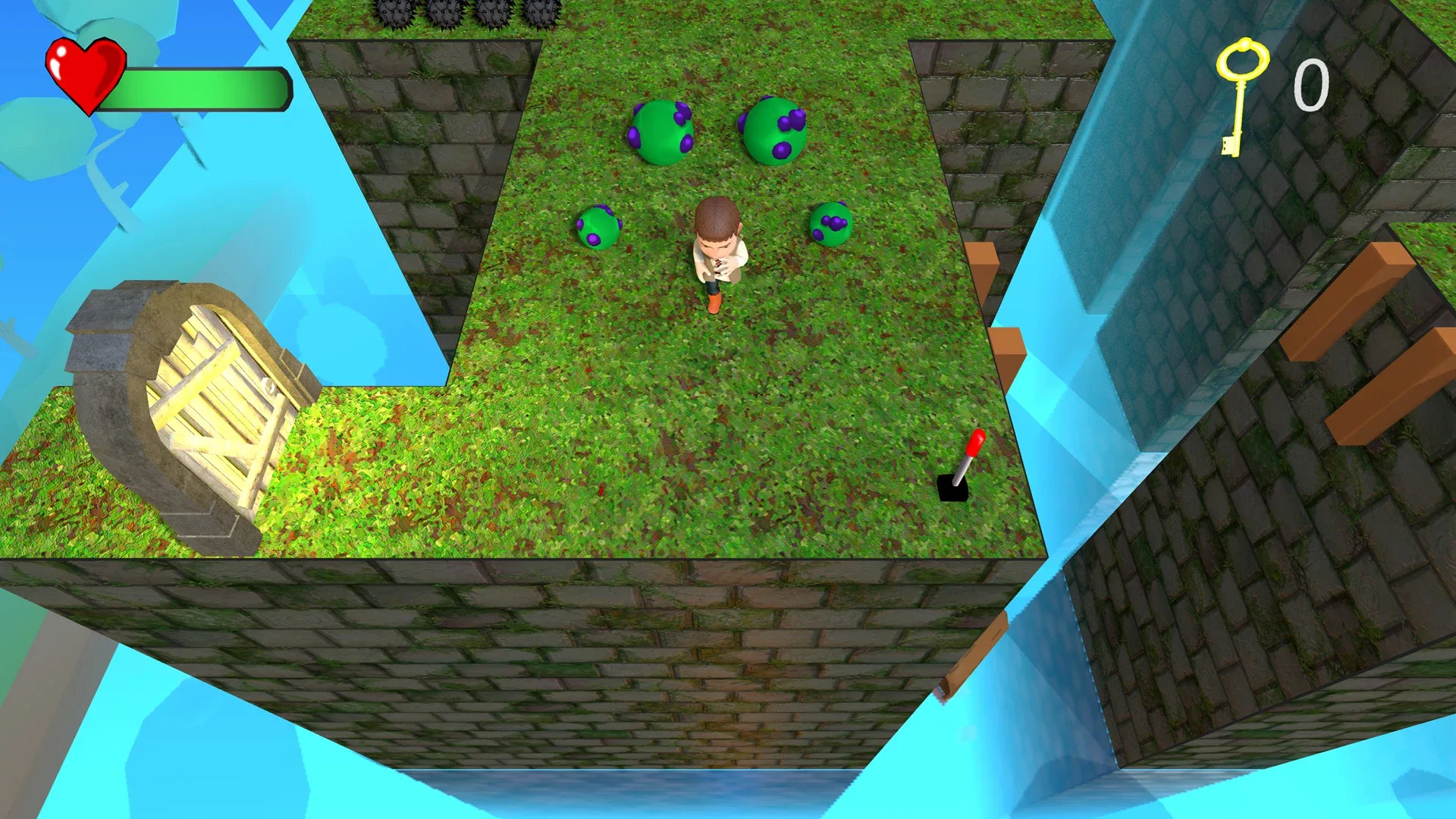This screenshot has width=1456, height=819.
Task: Click the door's round handle
Action: point(267,386)
